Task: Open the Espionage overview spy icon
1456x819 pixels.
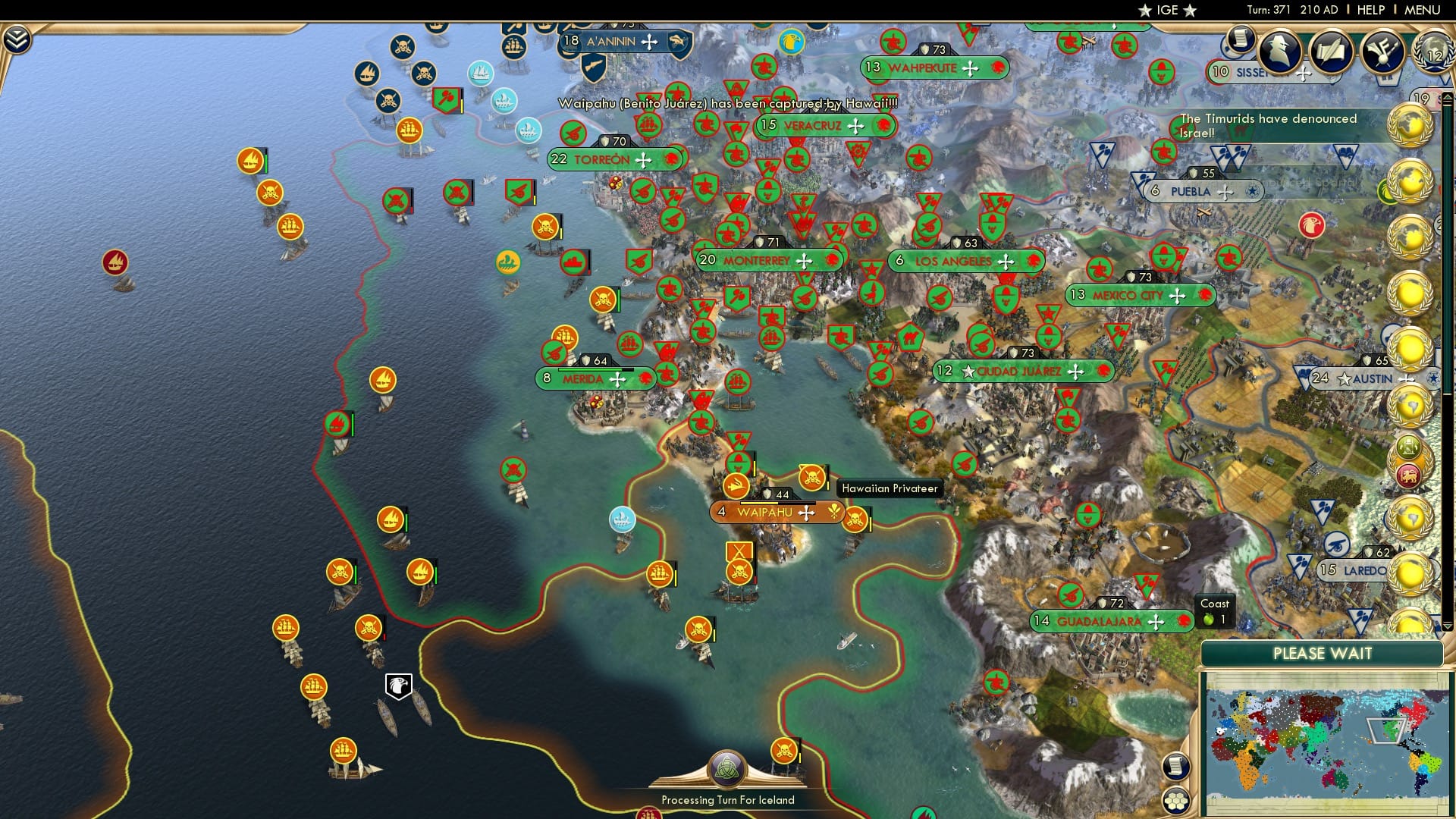Action: [1279, 51]
